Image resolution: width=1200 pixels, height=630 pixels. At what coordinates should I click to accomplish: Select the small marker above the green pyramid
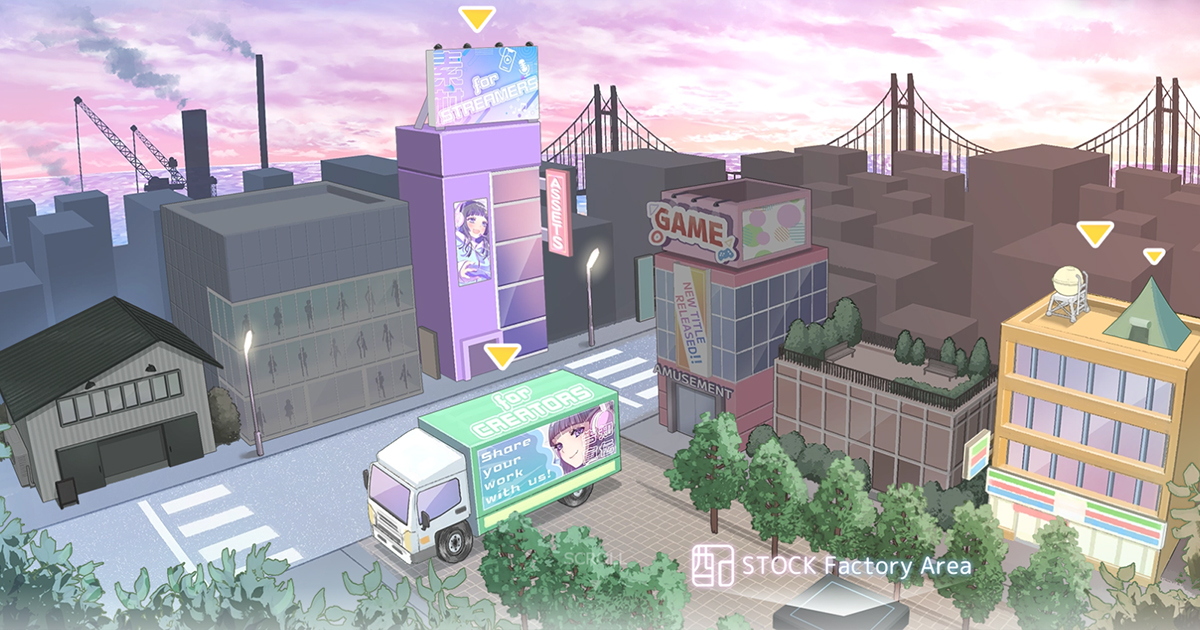coord(1154,257)
